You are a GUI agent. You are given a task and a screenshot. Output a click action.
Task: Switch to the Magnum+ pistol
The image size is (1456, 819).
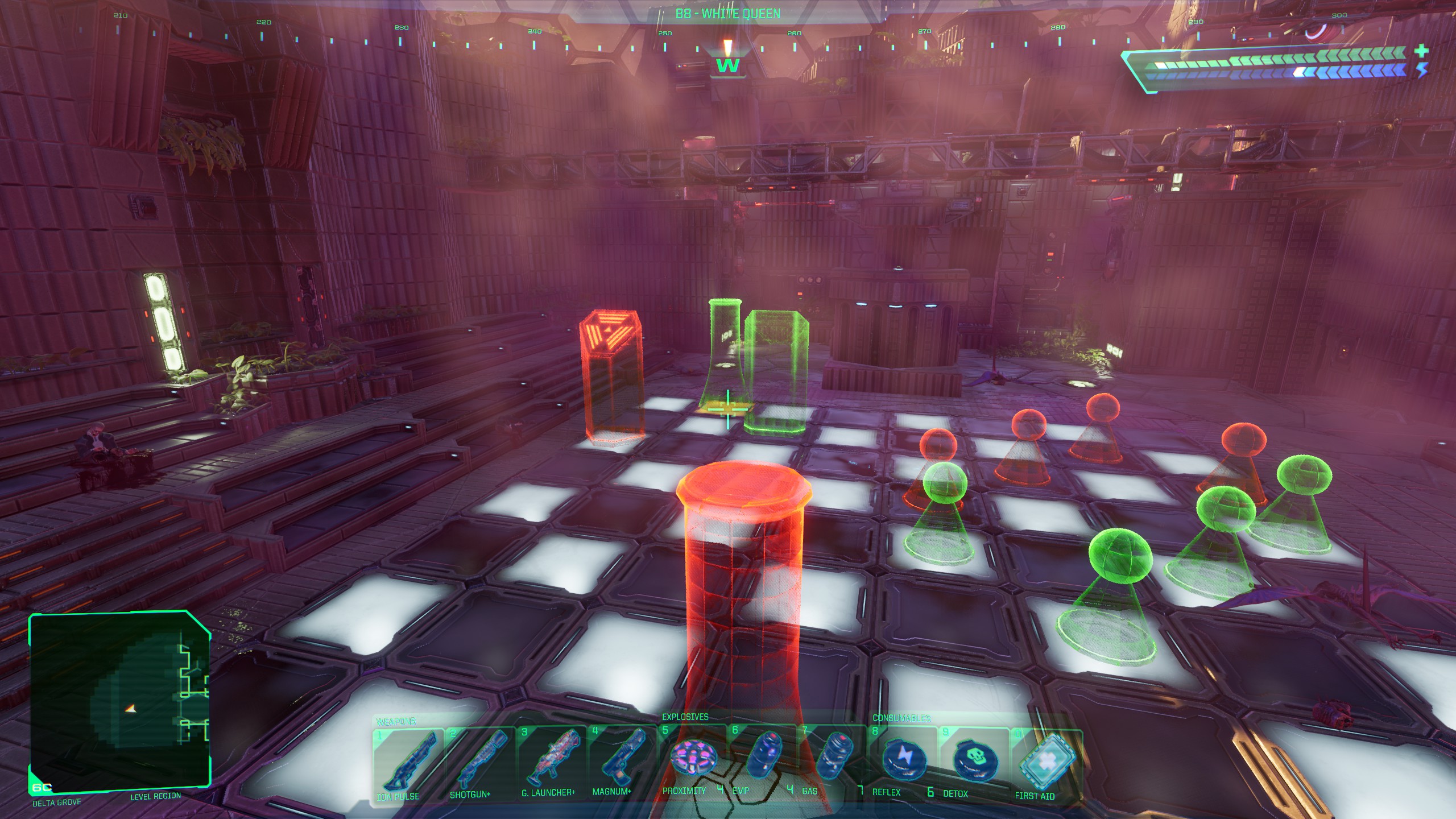(621, 761)
